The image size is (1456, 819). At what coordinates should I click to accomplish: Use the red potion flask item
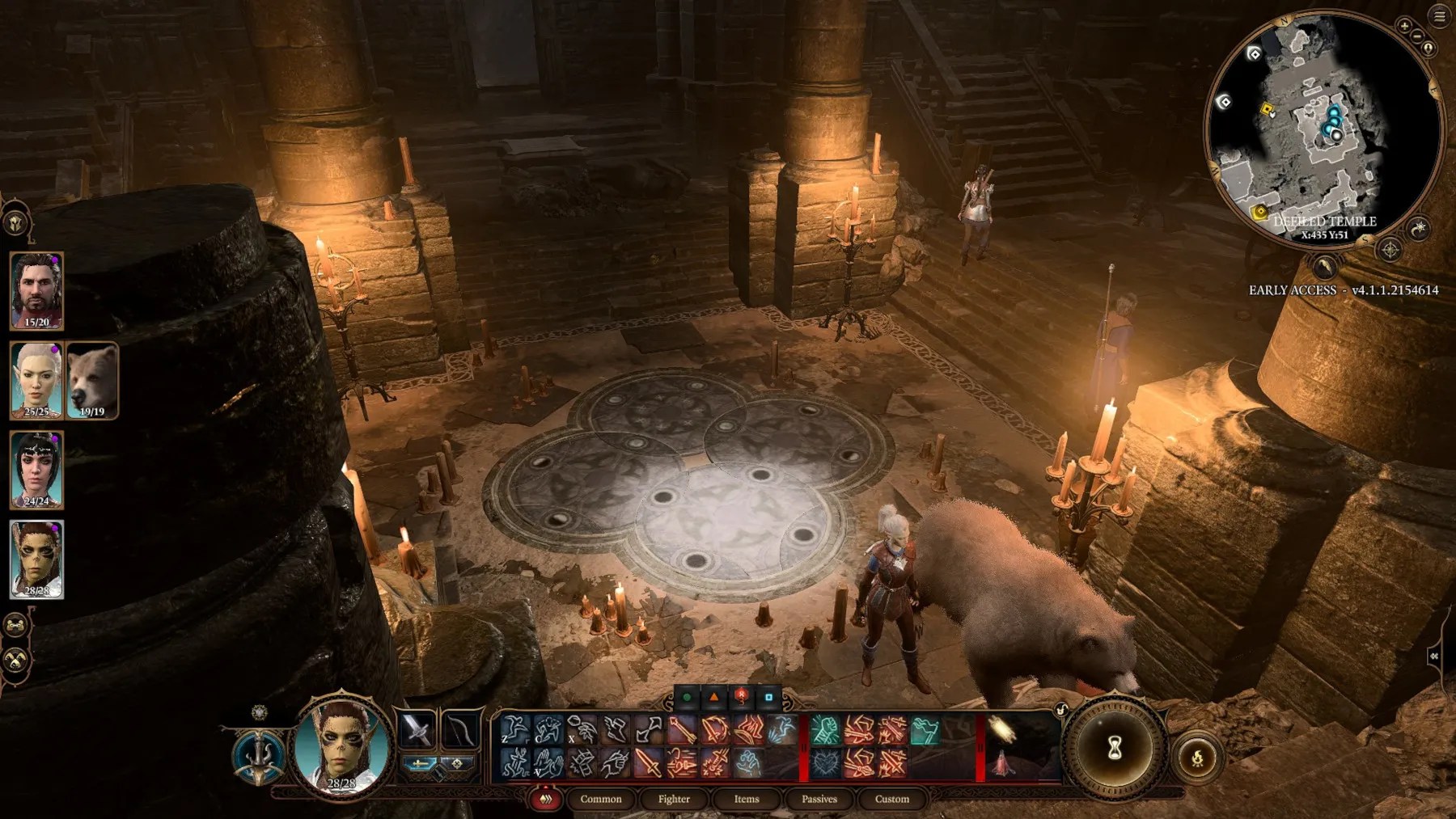click(x=1003, y=762)
